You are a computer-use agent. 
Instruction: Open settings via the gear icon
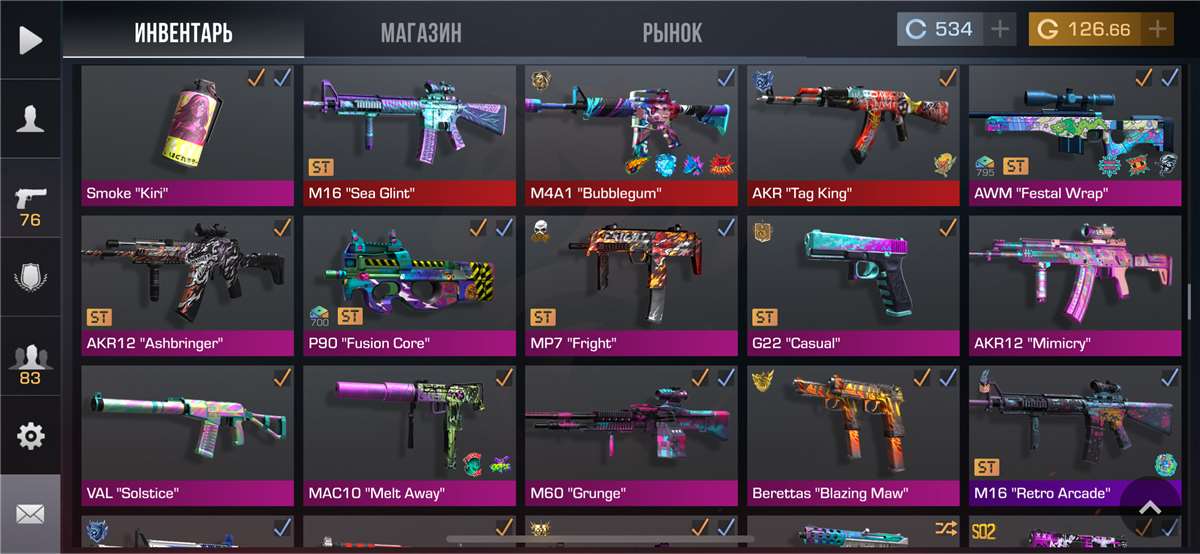click(x=30, y=436)
